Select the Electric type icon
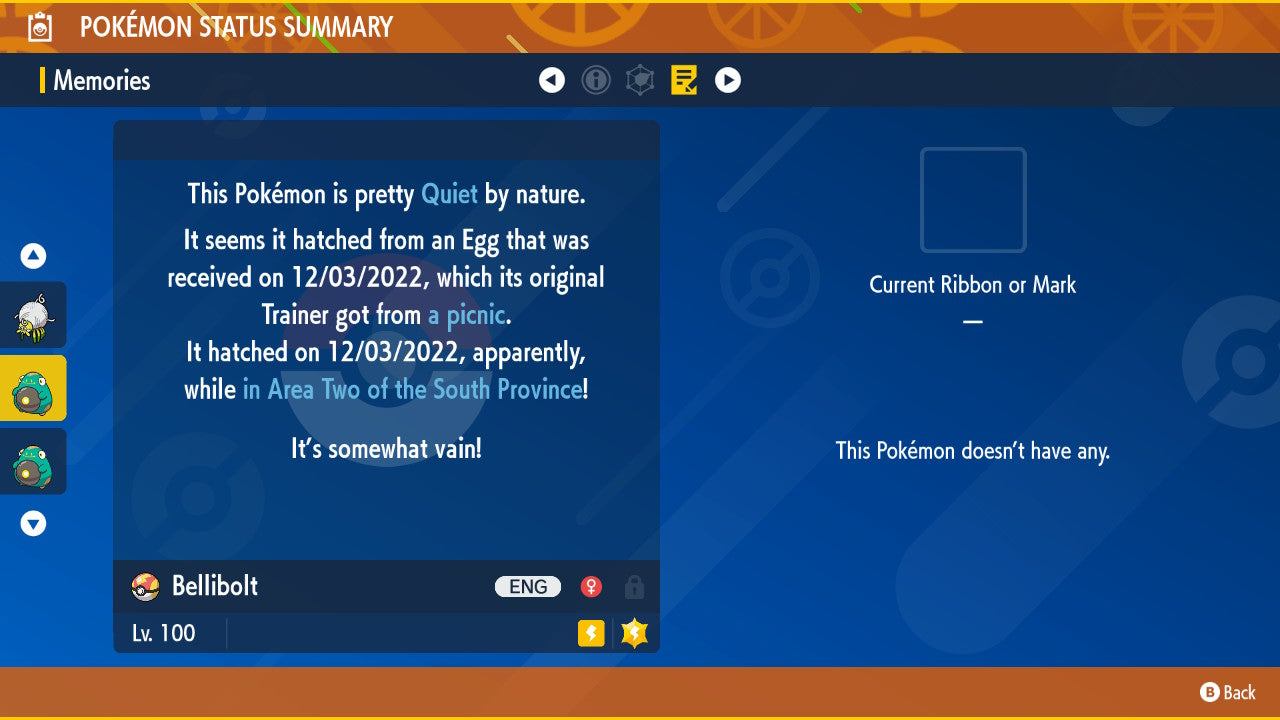 590,633
